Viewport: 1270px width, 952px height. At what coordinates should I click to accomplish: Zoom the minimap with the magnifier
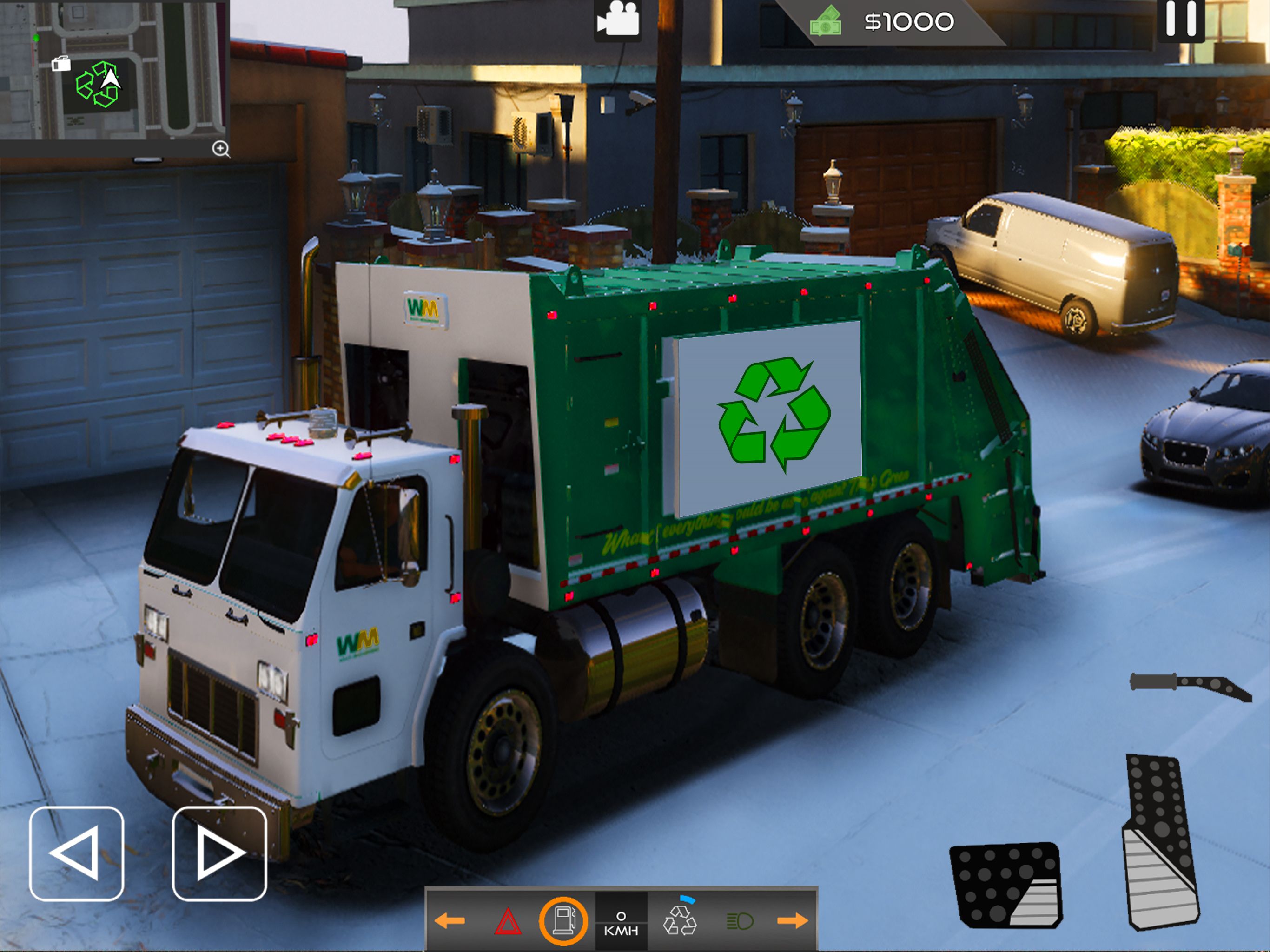coord(221,149)
